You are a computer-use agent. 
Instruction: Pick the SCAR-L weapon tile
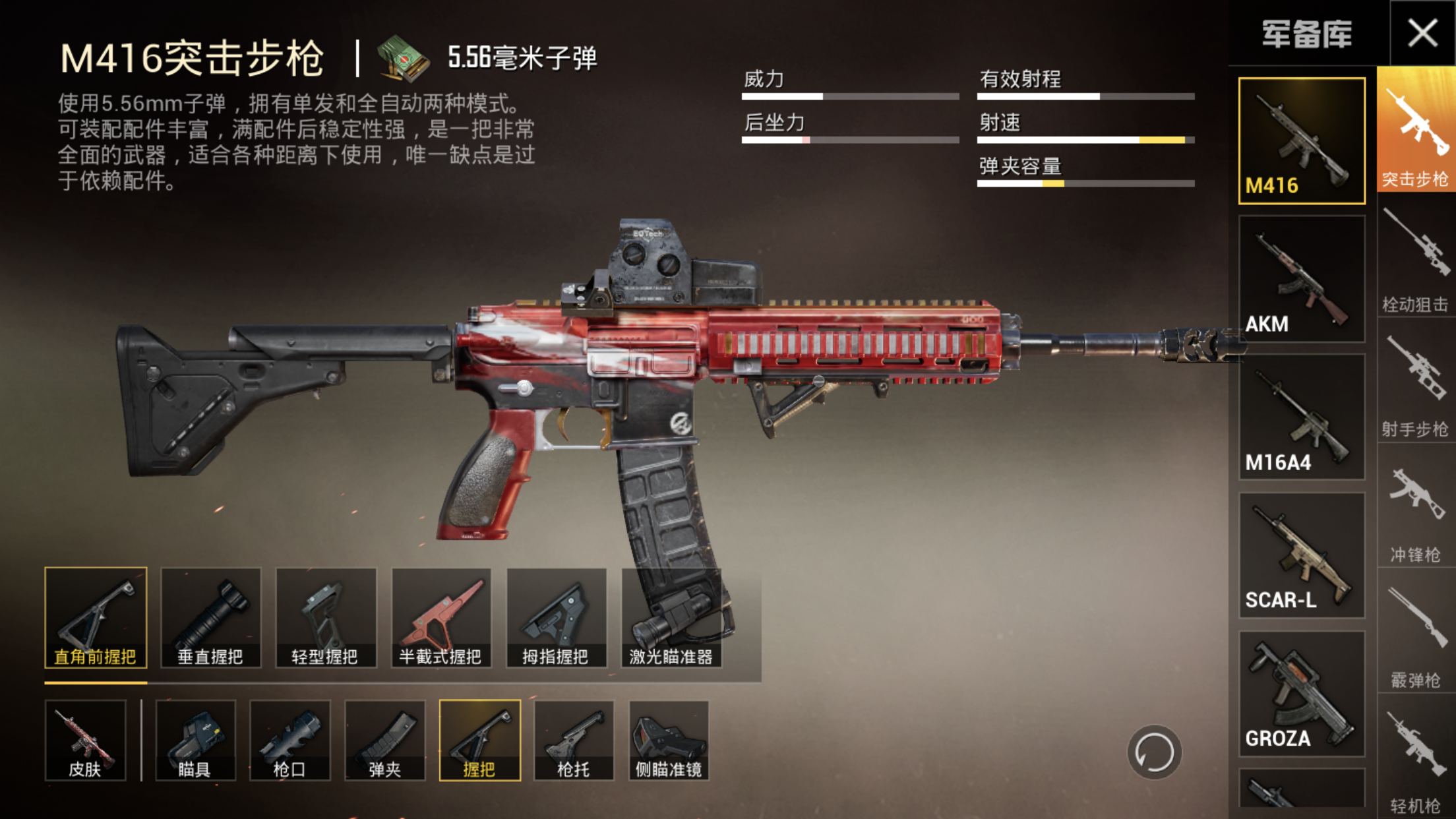click(1302, 555)
